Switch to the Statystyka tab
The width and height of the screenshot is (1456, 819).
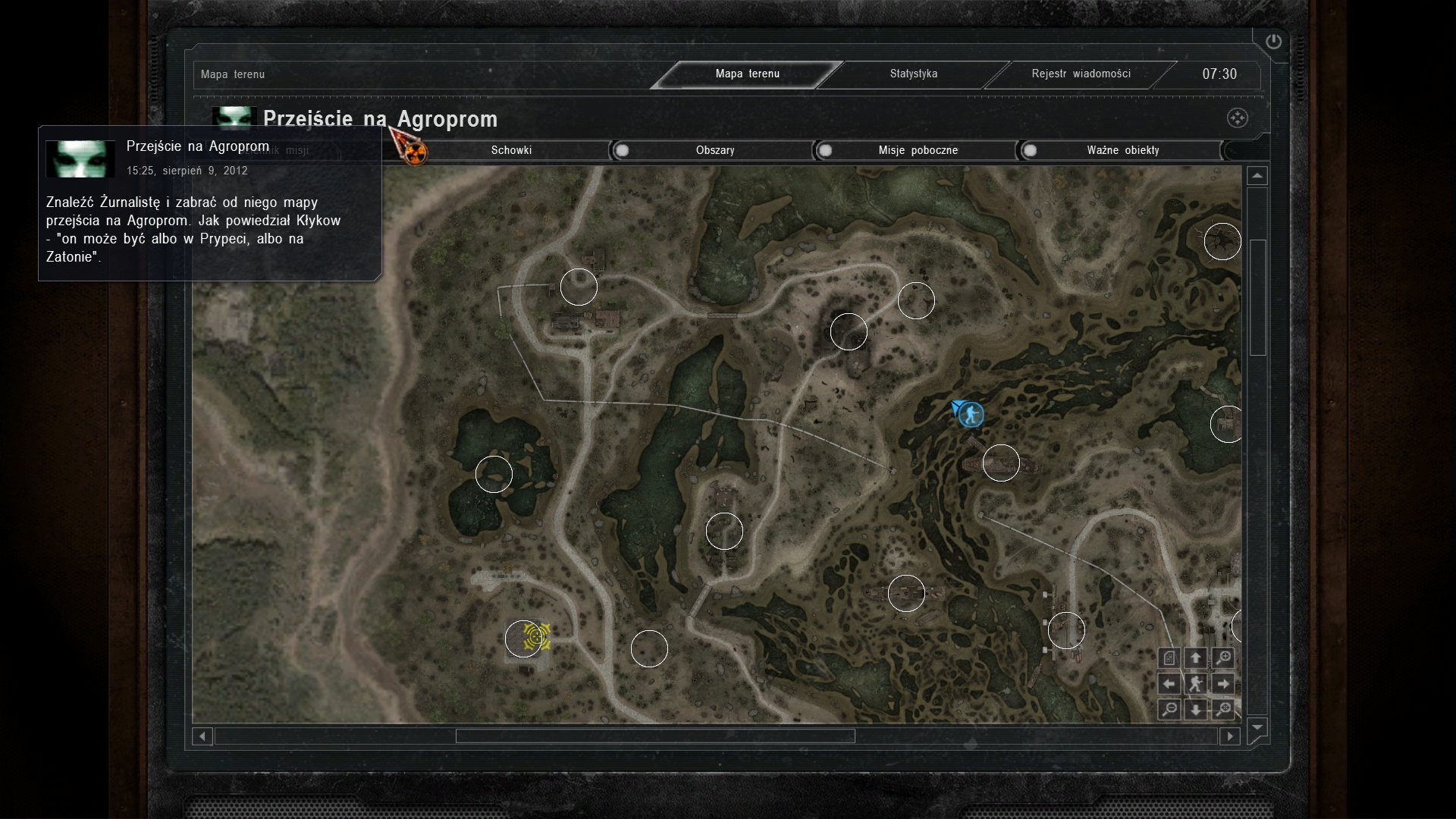913,74
